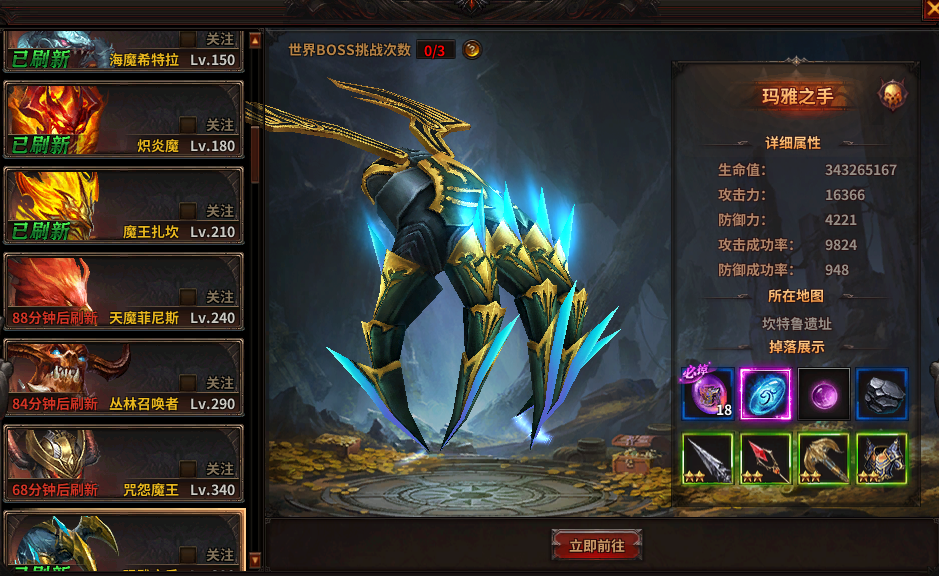The width and height of the screenshot is (939, 576).
Task: Inspect the golden crossbow drop item
Action: point(824,458)
